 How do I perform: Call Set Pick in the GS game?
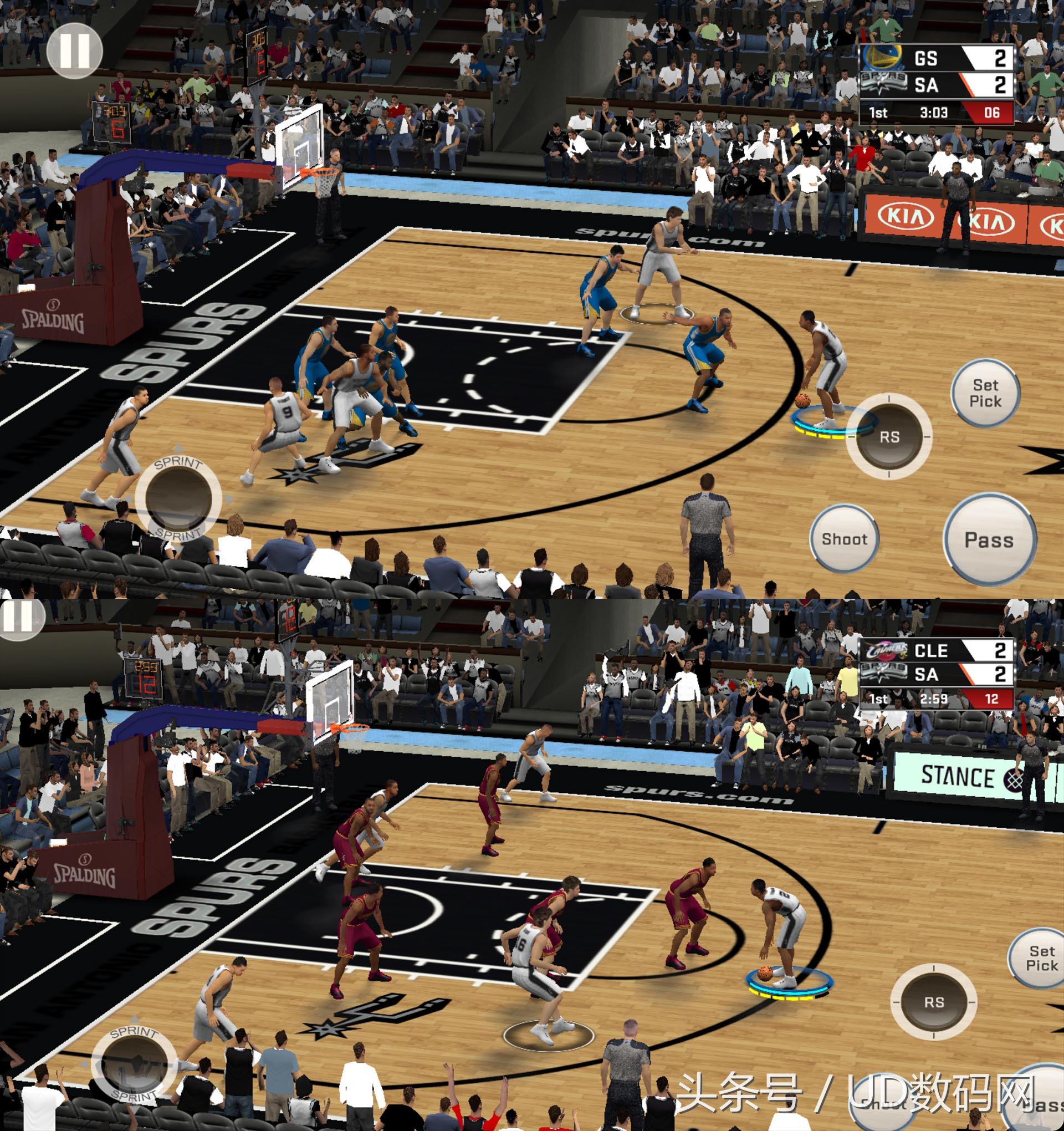pos(985,393)
